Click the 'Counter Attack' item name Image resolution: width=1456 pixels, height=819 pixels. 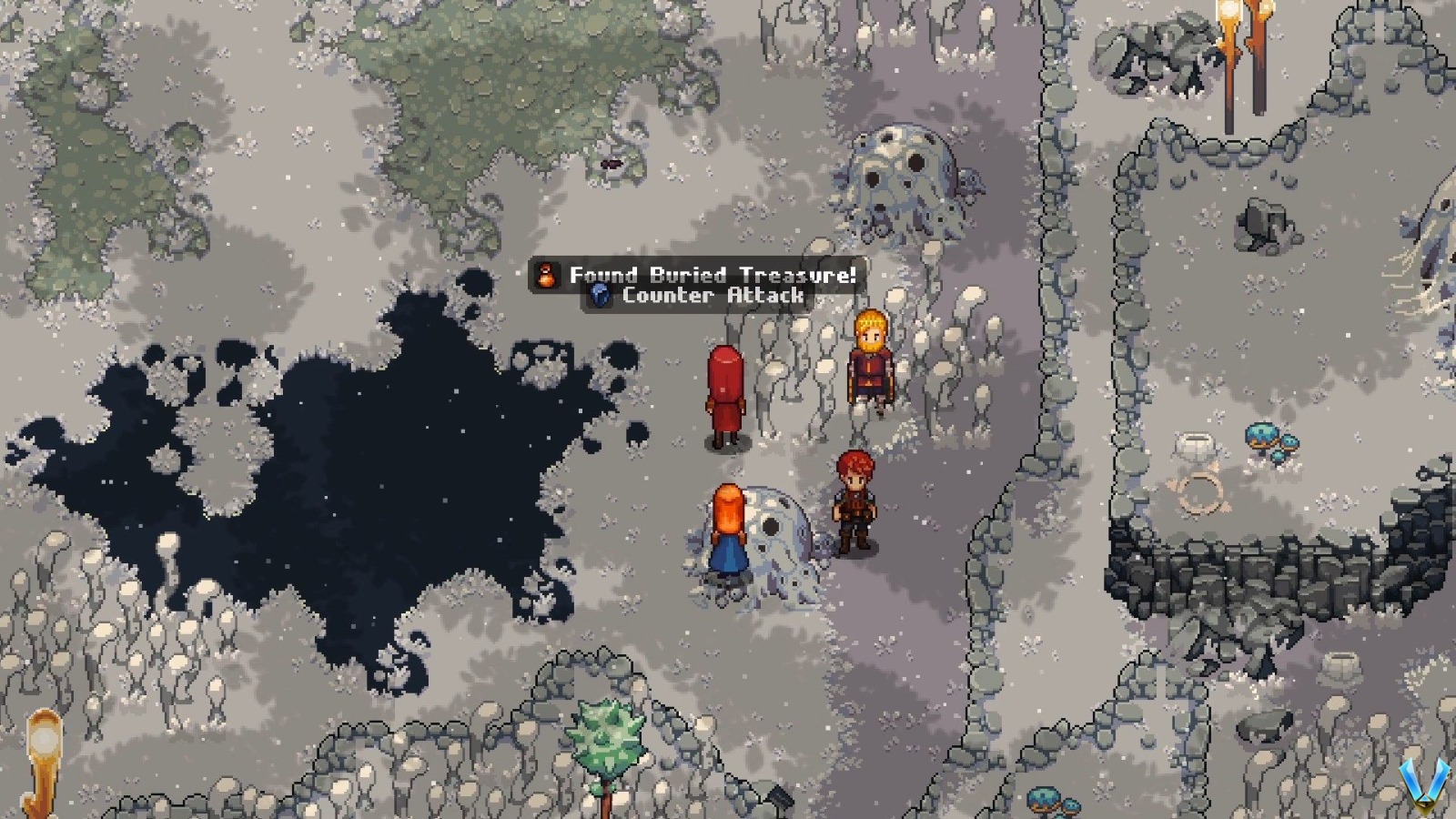pyautogui.click(x=713, y=296)
